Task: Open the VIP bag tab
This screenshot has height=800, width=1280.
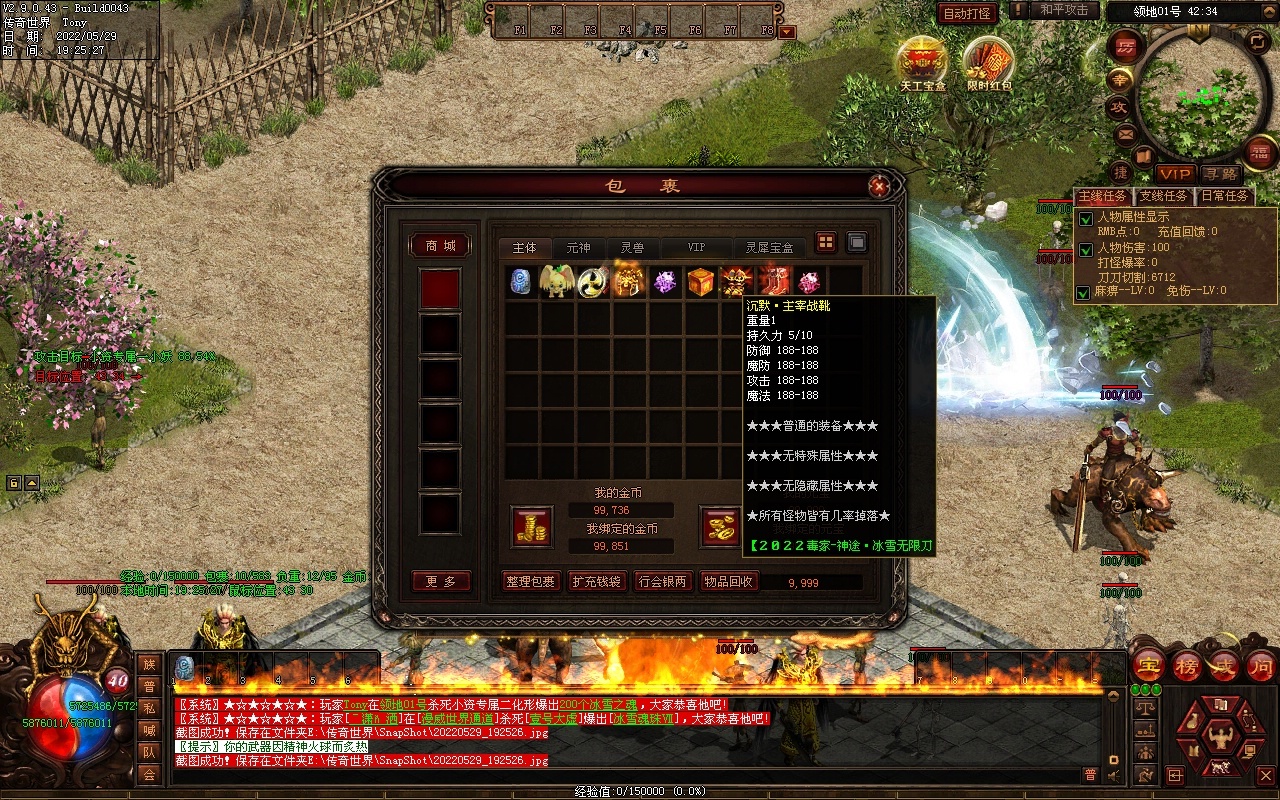Action: pos(696,247)
